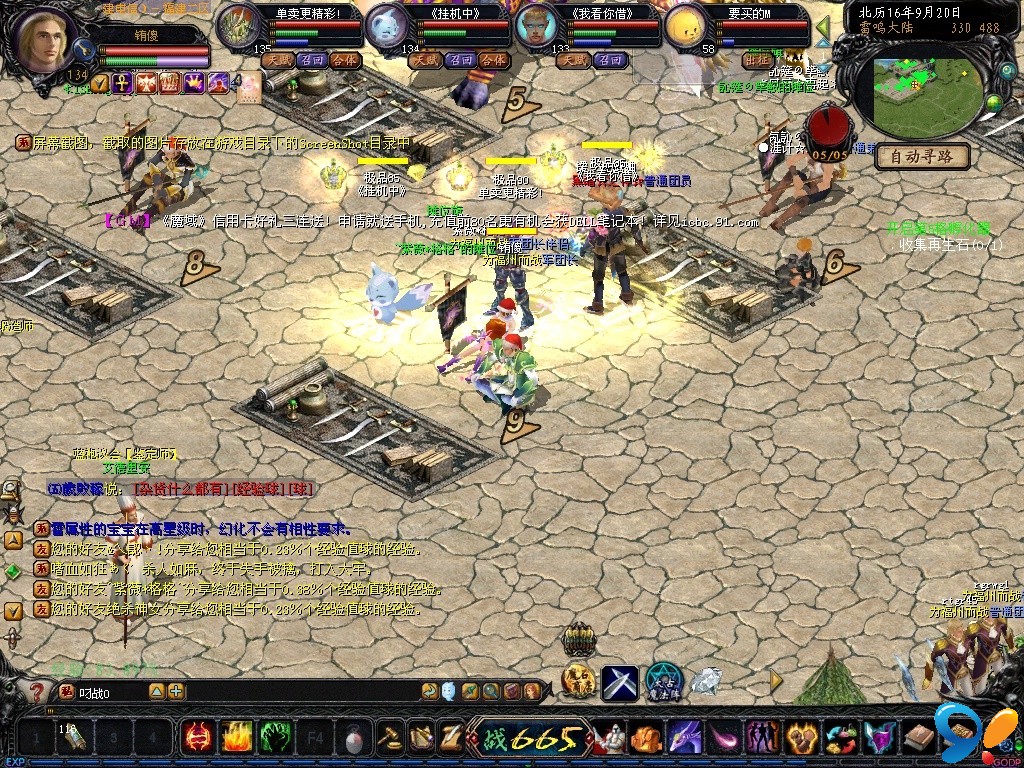Recall the second pet with its 召回 button
The width and height of the screenshot is (1024, 768).
460,60
